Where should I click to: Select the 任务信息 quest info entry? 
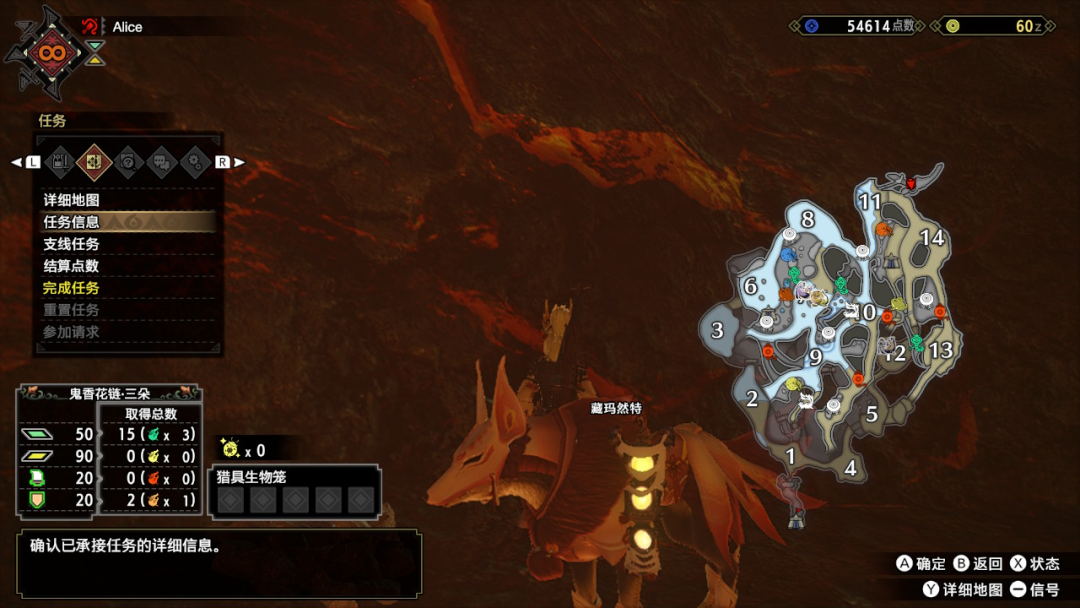click(x=71, y=222)
